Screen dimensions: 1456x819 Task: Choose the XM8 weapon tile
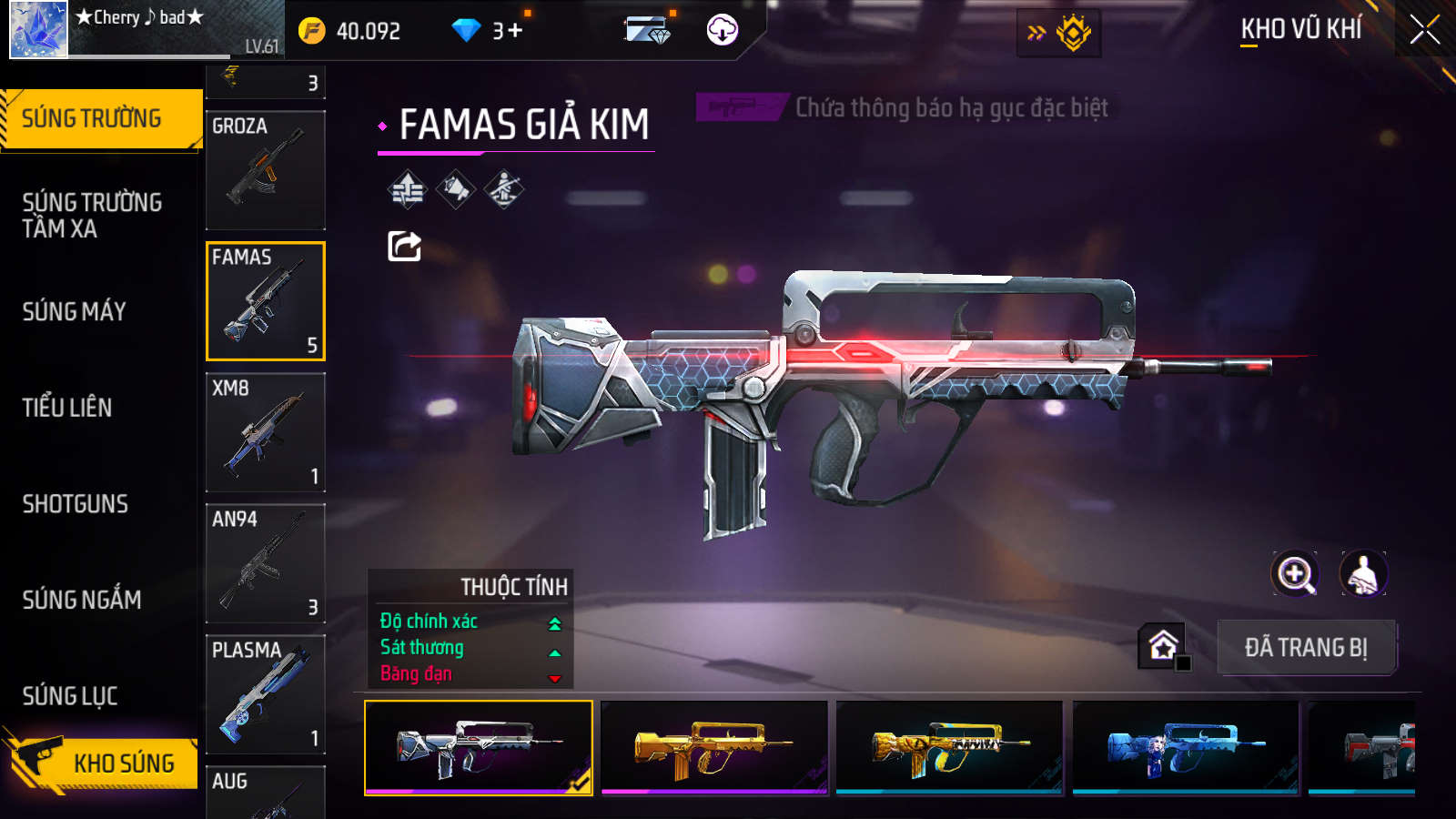[266, 432]
